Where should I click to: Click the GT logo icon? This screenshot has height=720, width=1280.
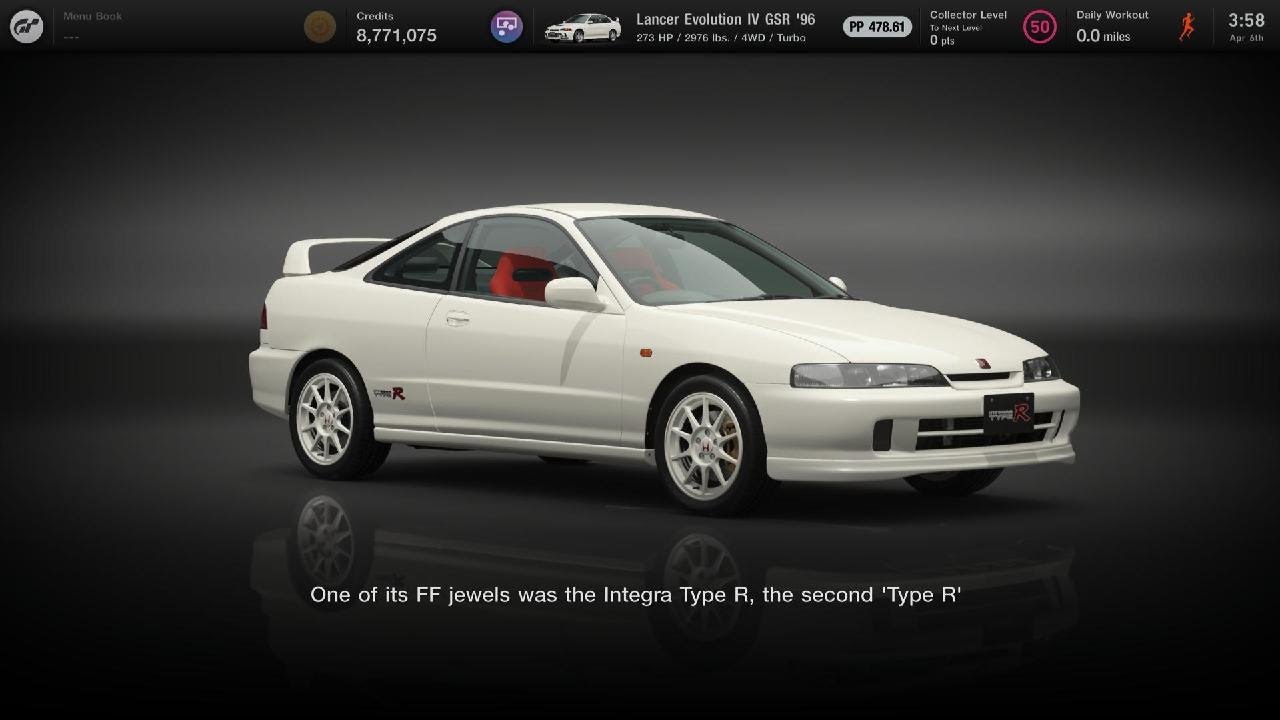(26, 27)
